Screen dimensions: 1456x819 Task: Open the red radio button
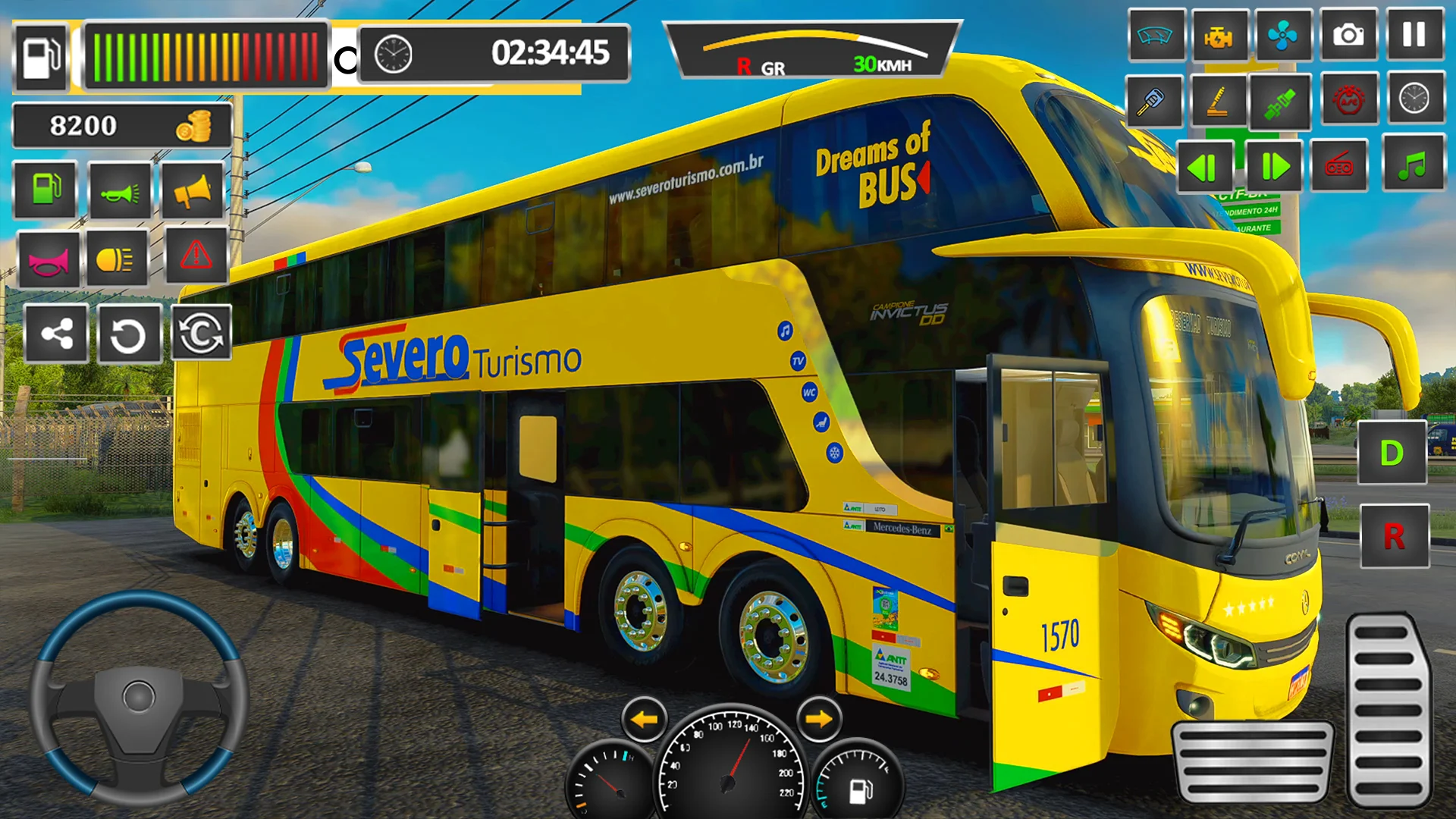pyautogui.click(x=1338, y=165)
